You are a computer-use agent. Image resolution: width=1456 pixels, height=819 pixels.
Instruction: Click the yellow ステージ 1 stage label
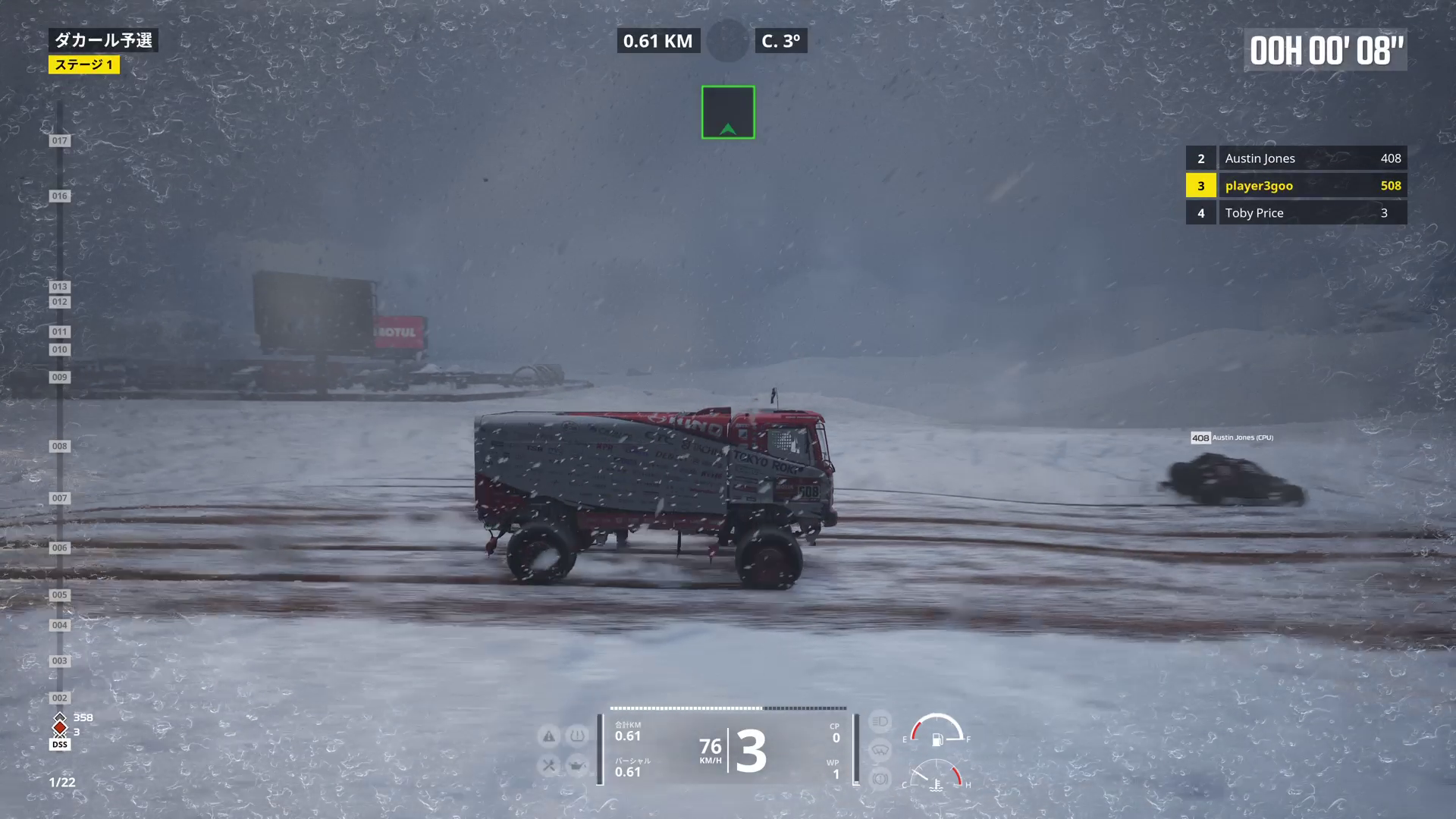(x=84, y=65)
